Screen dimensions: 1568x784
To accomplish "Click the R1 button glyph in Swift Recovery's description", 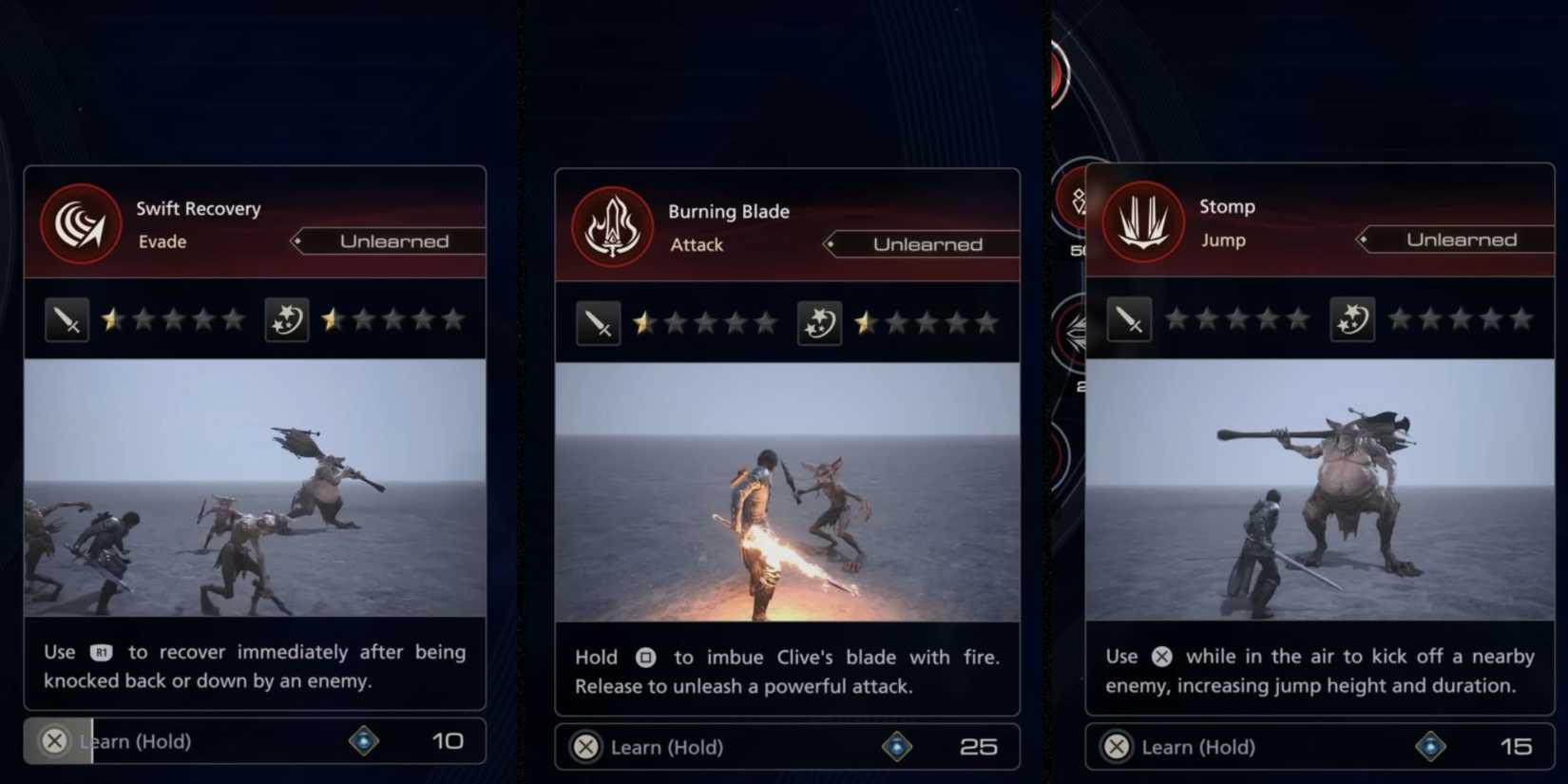I will [102, 653].
